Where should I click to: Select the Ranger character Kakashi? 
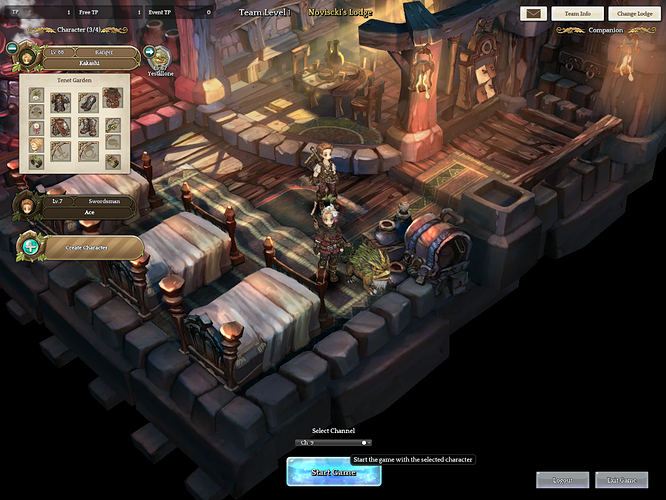coord(92,57)
